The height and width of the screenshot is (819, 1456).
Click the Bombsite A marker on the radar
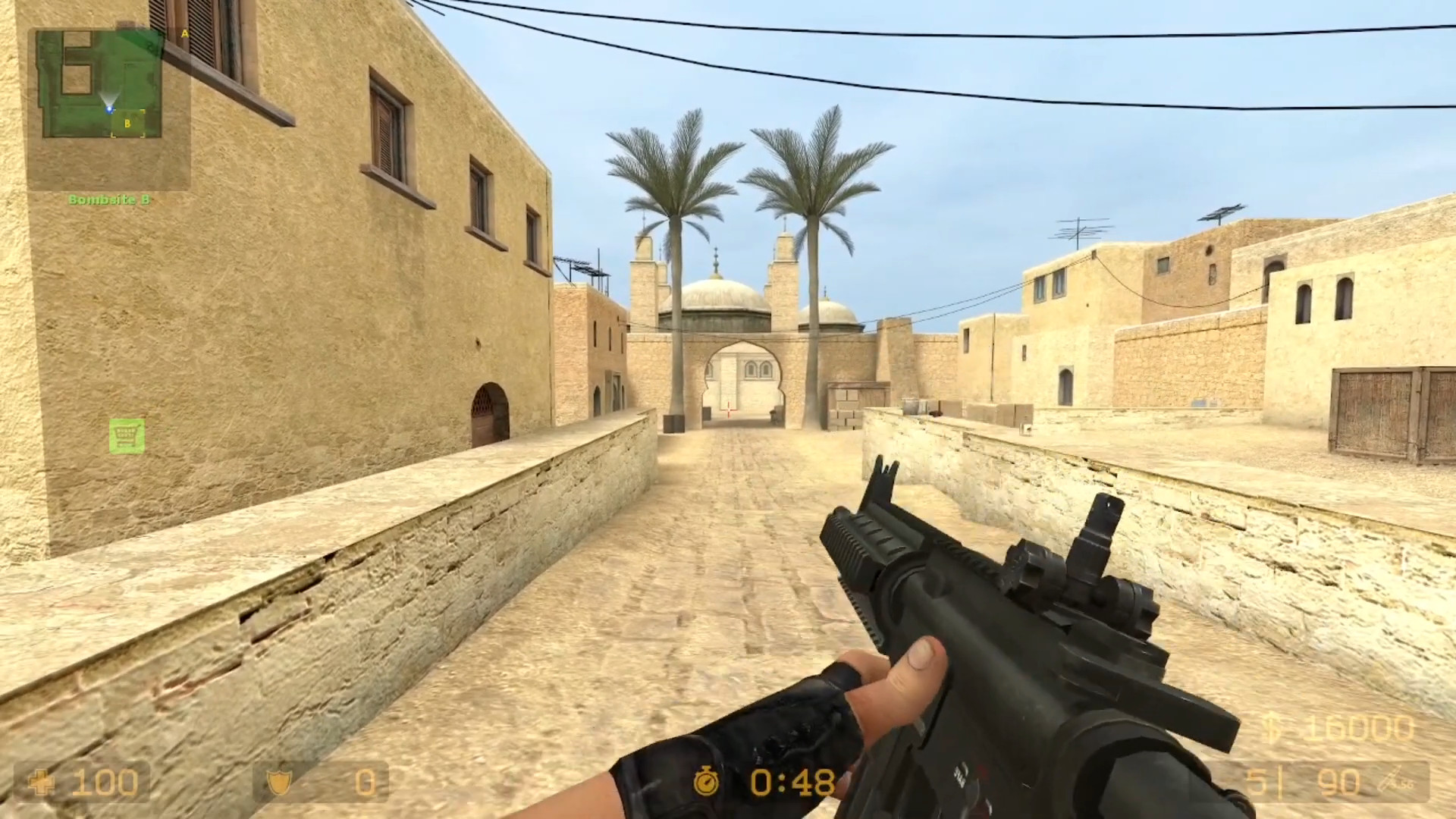pos(184,33)
